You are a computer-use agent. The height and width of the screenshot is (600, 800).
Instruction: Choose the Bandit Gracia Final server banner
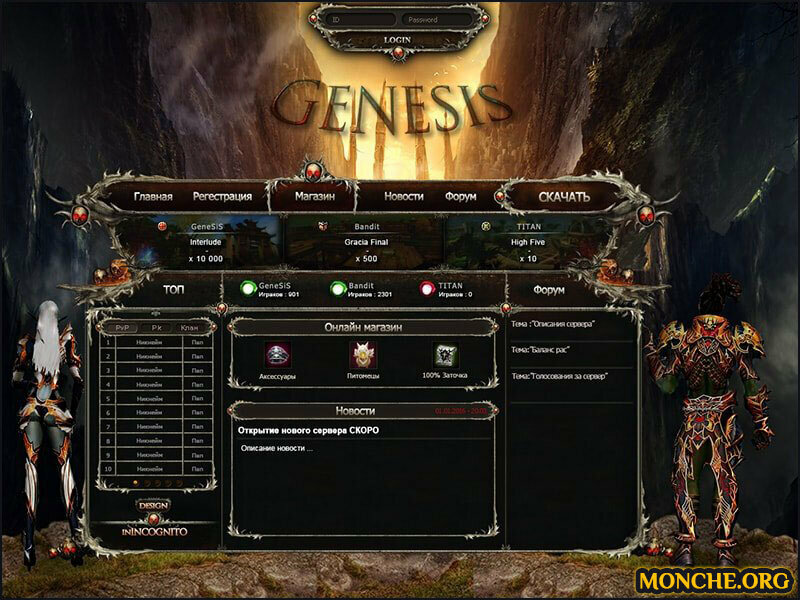366,242
